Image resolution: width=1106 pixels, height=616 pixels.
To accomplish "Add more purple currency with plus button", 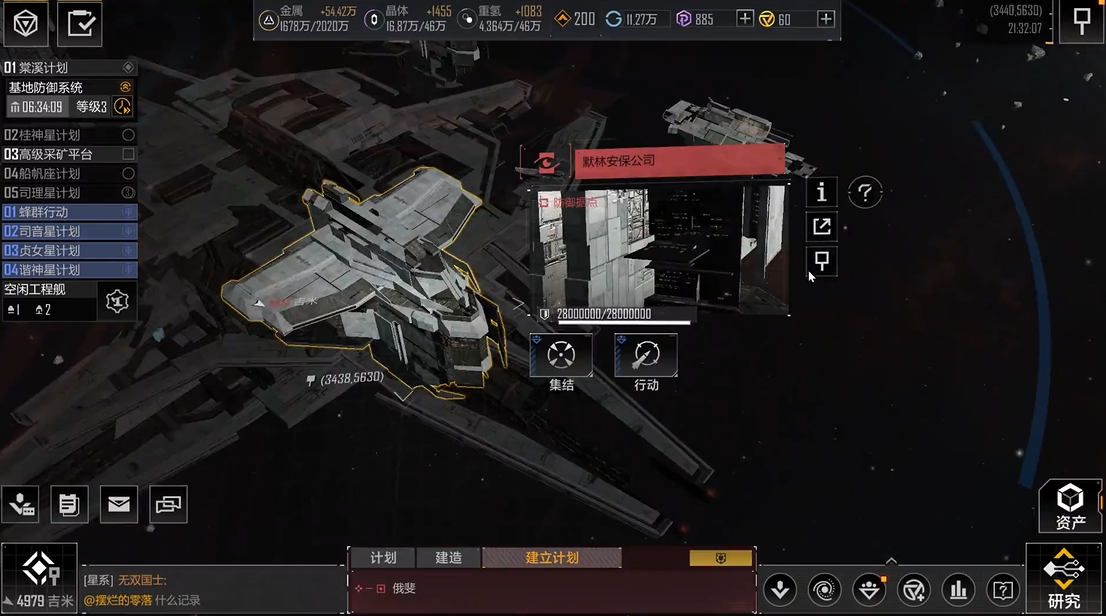I will pyautogui.click(x=744, y=19).
